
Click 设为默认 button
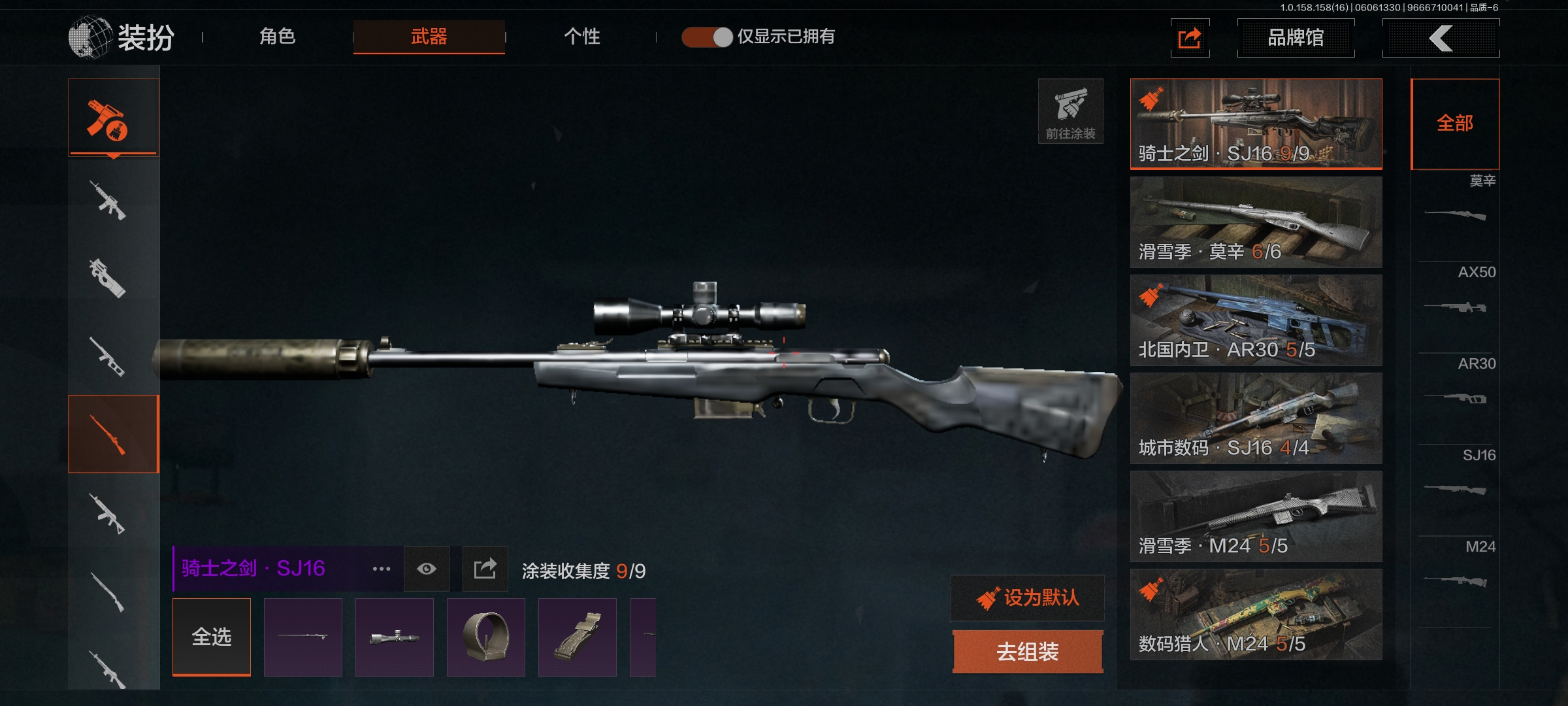coord(1028,597)
